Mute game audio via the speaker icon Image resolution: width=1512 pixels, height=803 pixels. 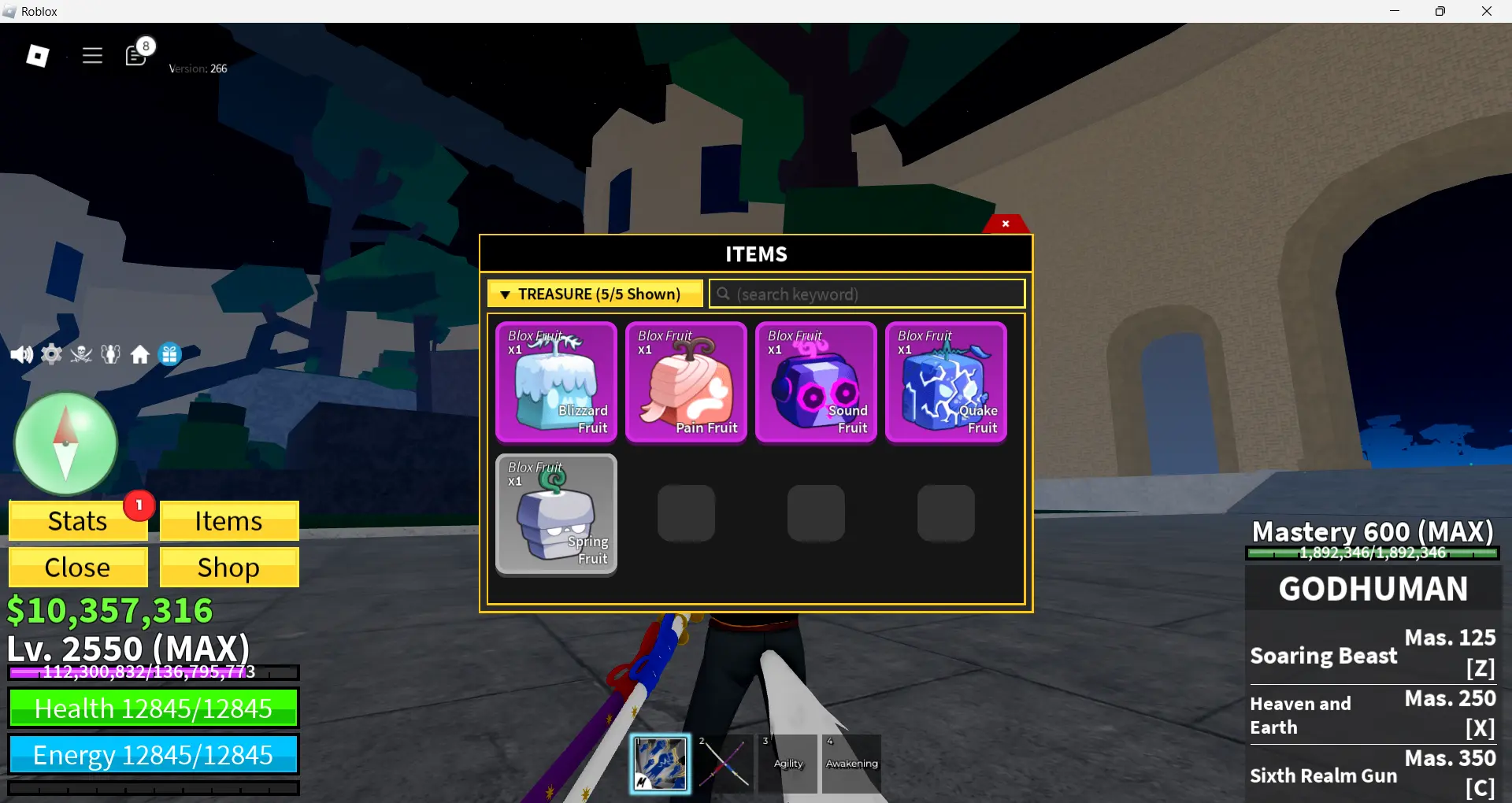(x=21, y=354)
